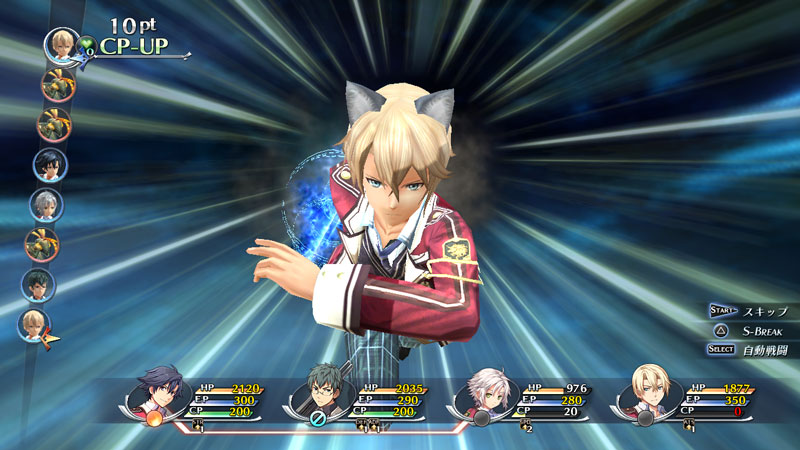This screenshot has width=800, height=450.
Task: Click the green-haired character's turn order icon
Action: pos(39,284)
